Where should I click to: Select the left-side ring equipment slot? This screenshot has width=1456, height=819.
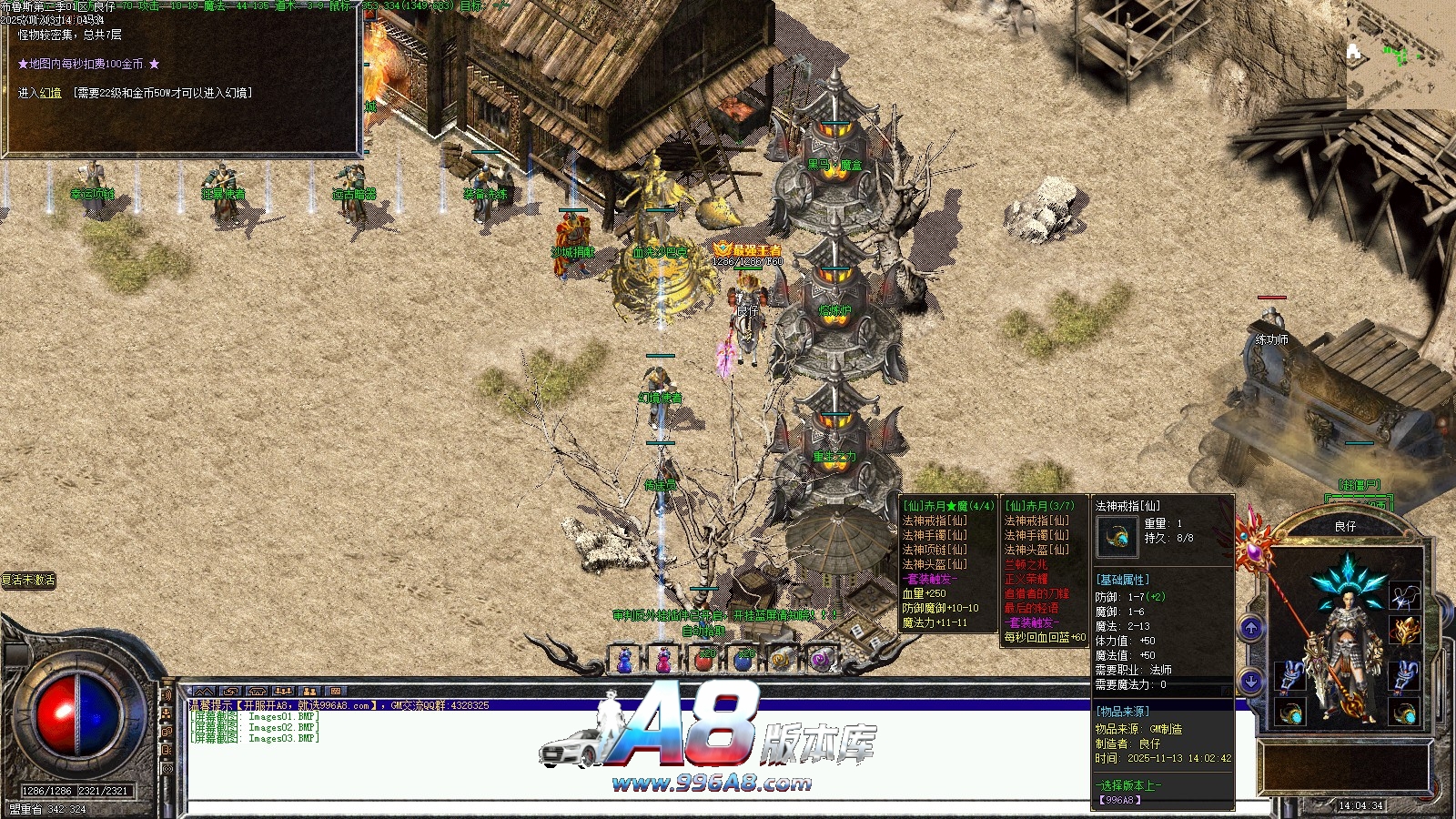[x=1290, y=713]
